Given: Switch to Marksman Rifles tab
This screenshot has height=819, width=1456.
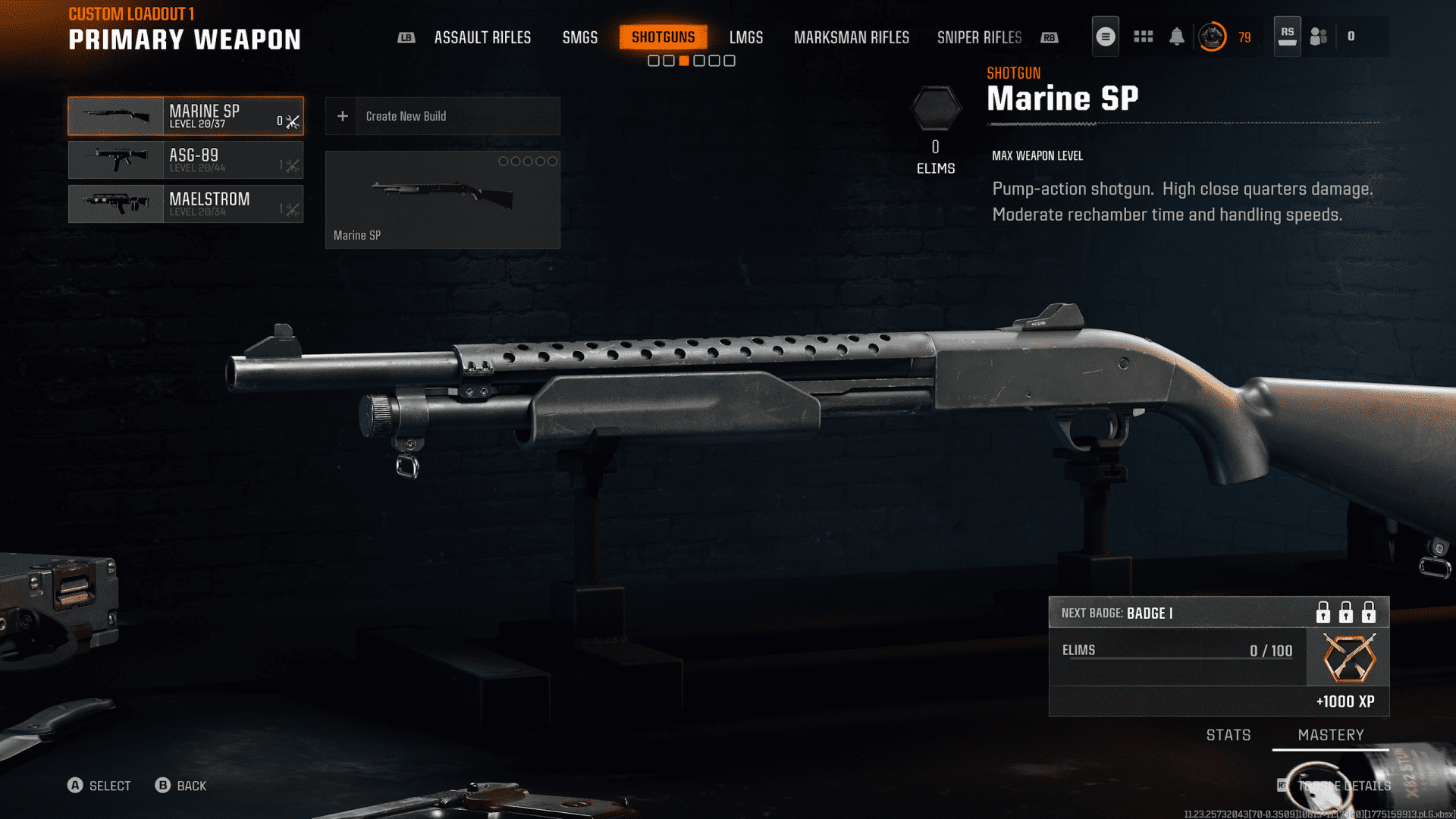Looking at the screenshot, I should tap(851, 37).
